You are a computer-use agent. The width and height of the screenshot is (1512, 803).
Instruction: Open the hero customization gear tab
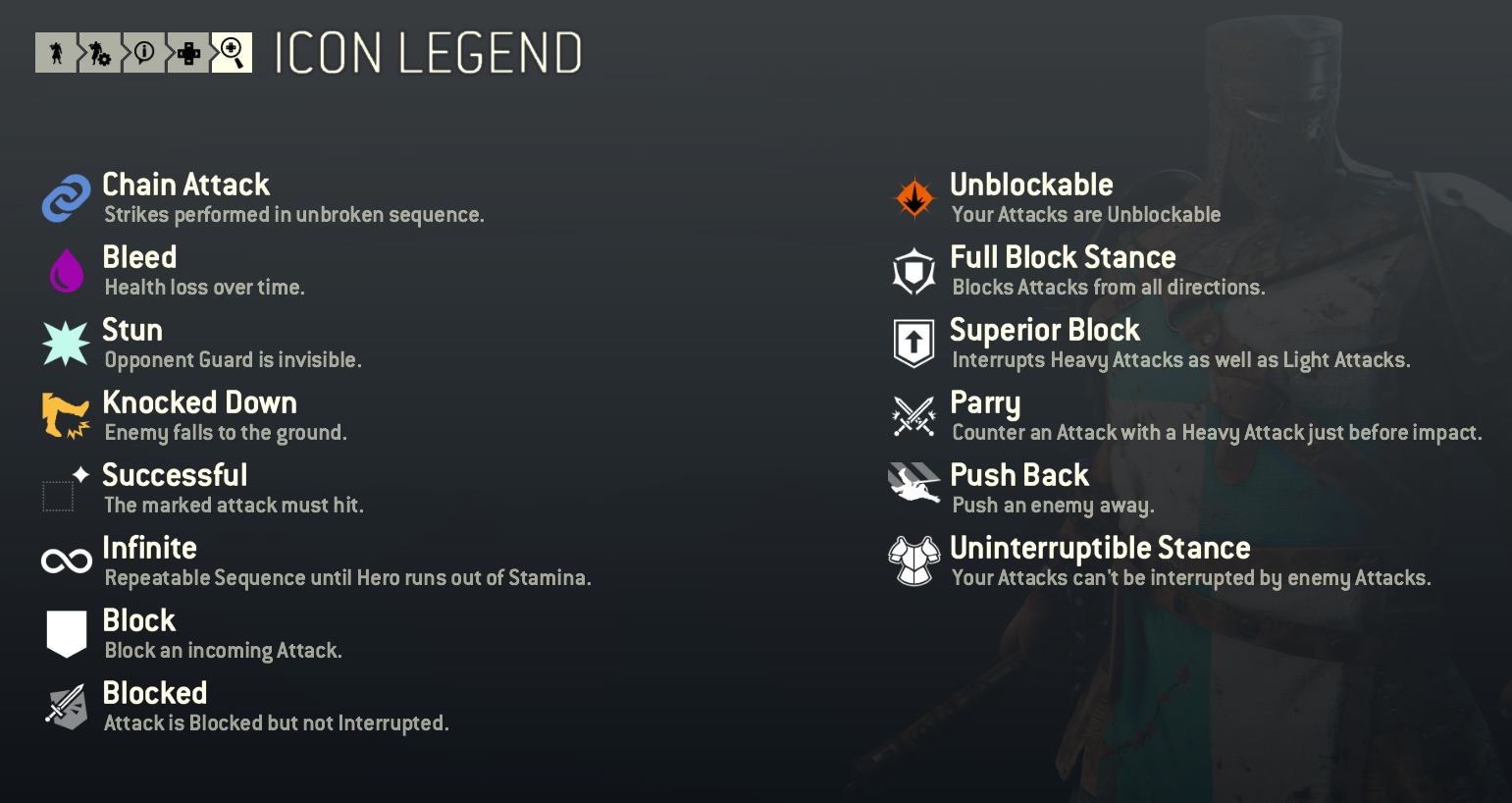click(x=99, y=52)
